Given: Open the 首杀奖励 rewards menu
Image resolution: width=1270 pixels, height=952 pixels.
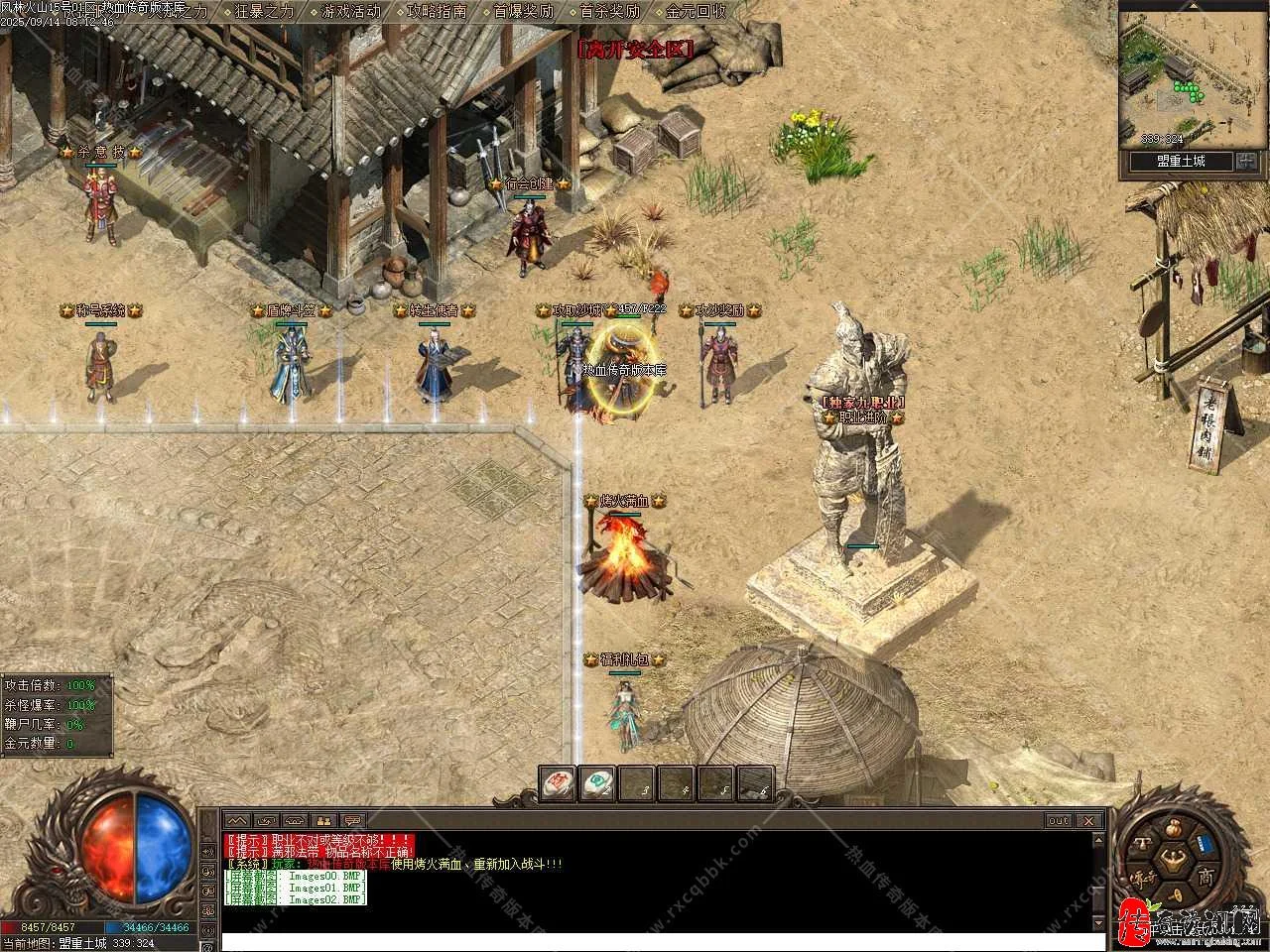Looking at the screenshot, I should click(x=609, y=12).
